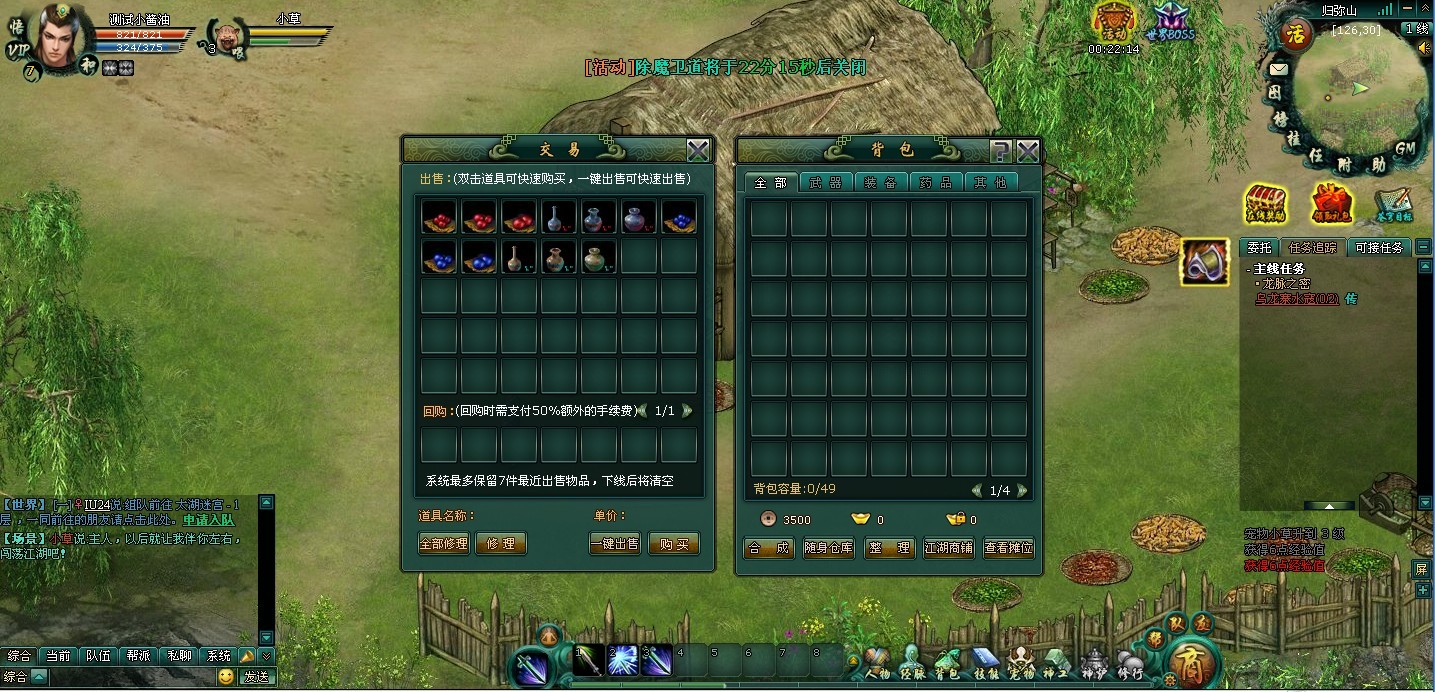Open the 随身仓库 portable warehouse
Screen dimensions: 1435x692
pos(829,548)
